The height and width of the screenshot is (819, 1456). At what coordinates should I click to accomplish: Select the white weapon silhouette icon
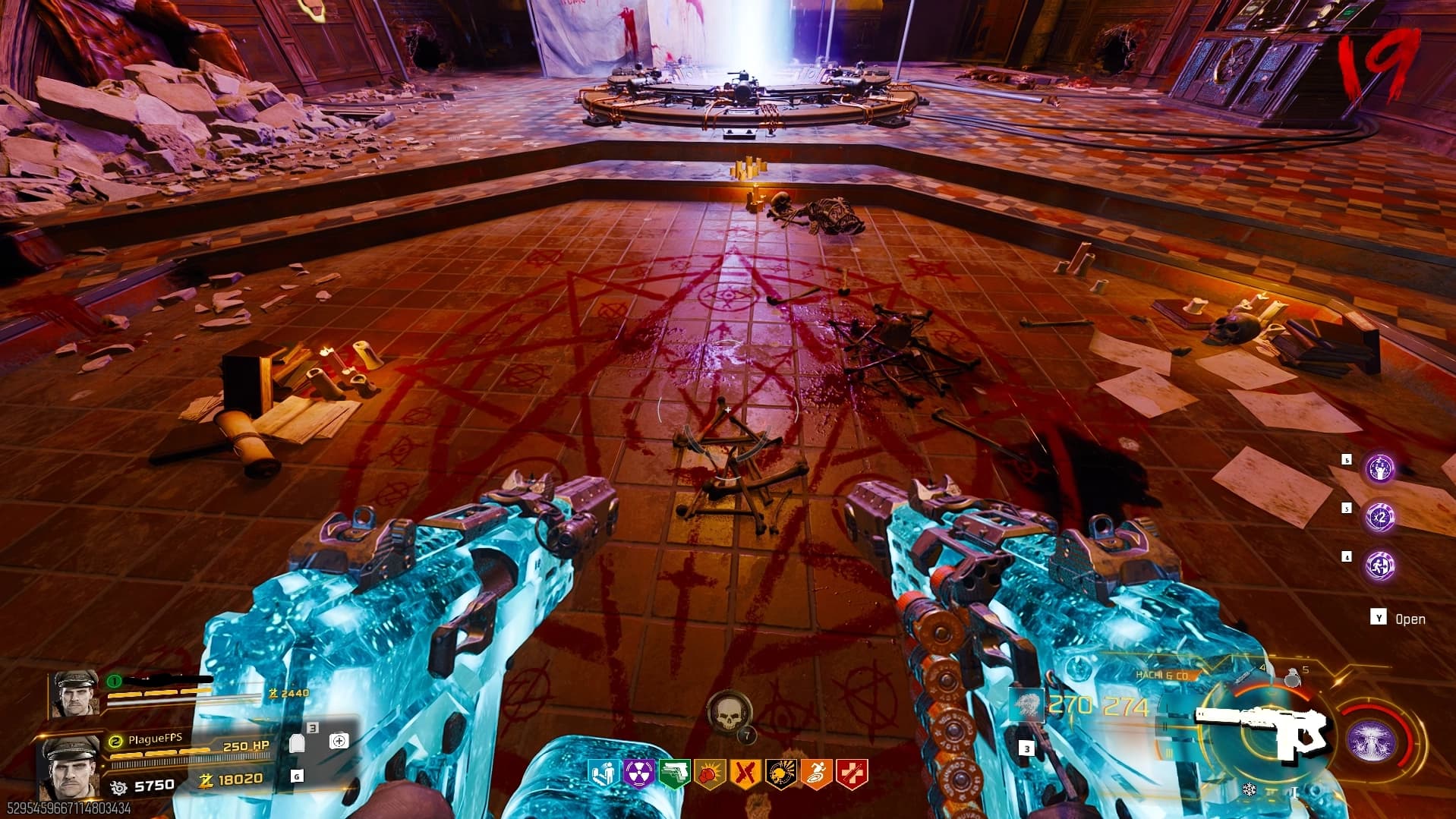click(1262, 730)
